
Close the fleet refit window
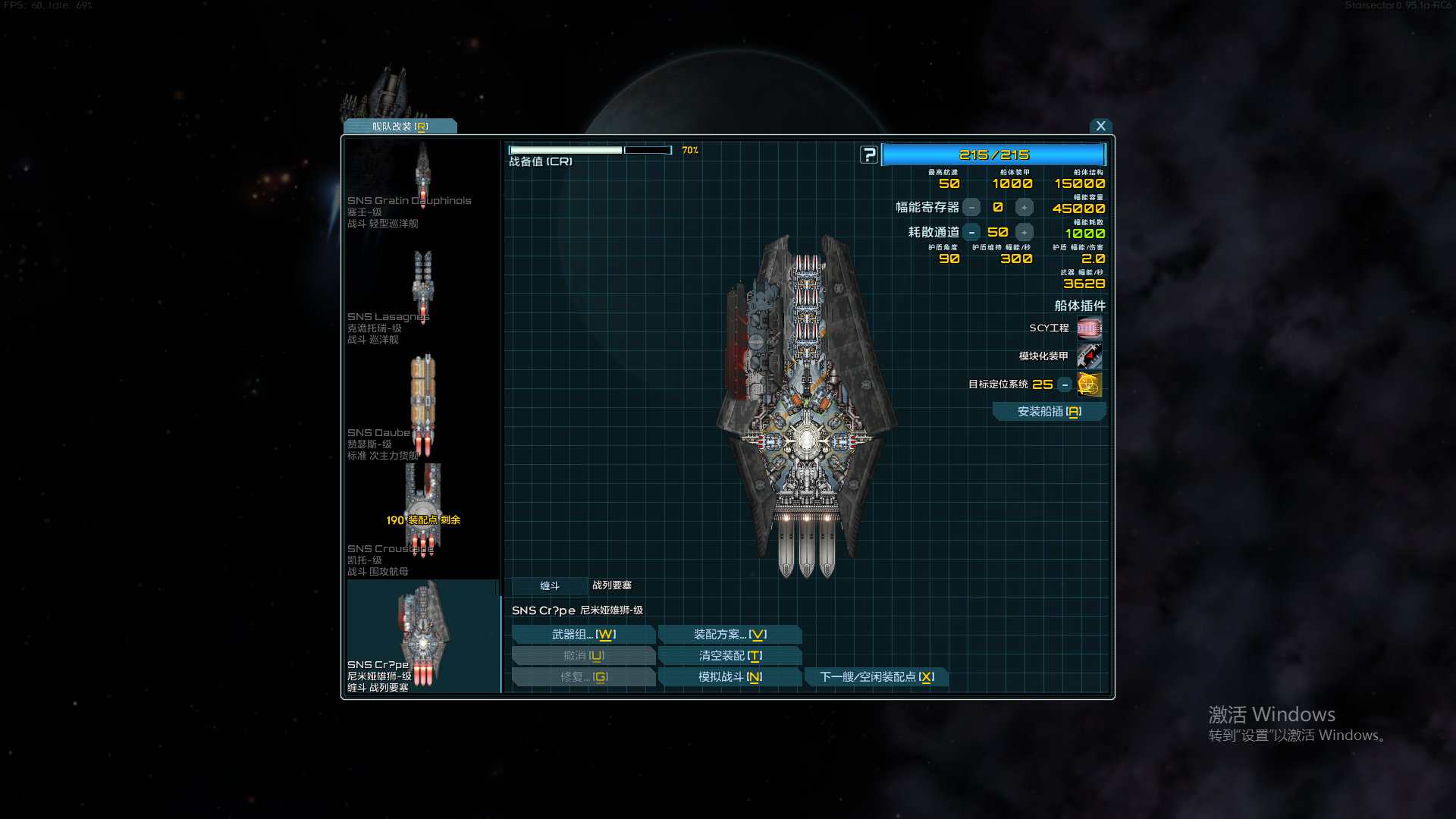[1100, 126]
